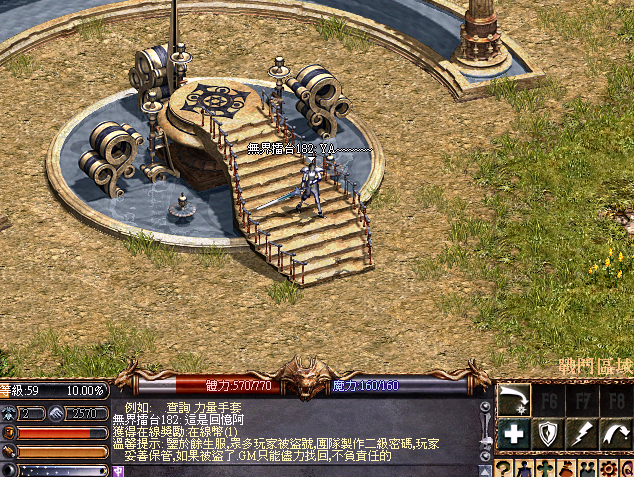Select the empty F6 hotkey slot
Viewport: 634px width, 477px height.
(x=547, y=401)
